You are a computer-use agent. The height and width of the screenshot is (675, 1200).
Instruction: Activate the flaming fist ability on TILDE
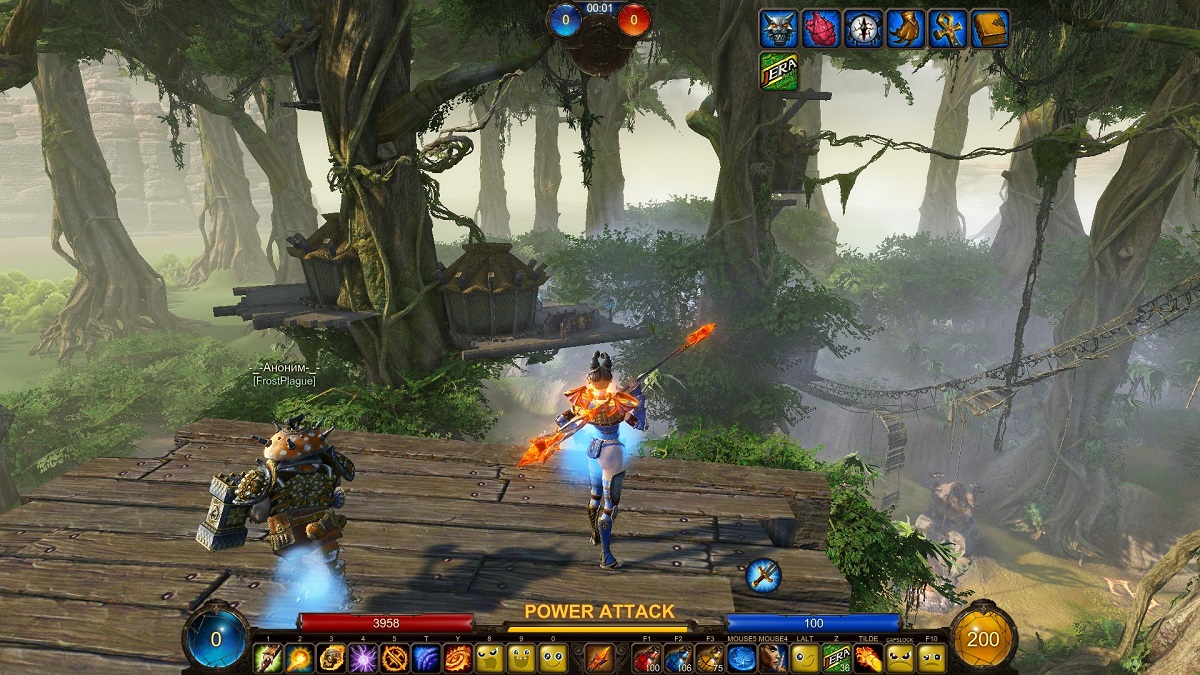(x=868, y=658)
